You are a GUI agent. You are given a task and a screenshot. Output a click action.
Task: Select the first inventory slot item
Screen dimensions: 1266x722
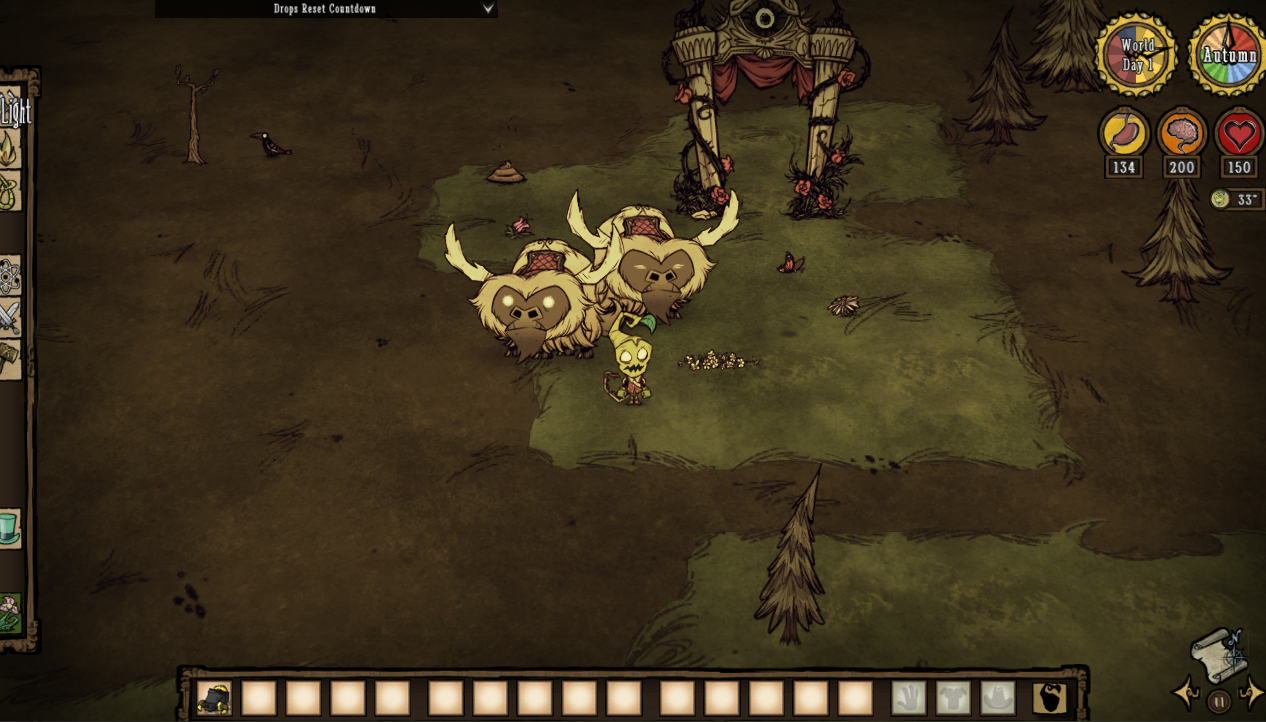point(214,698)
